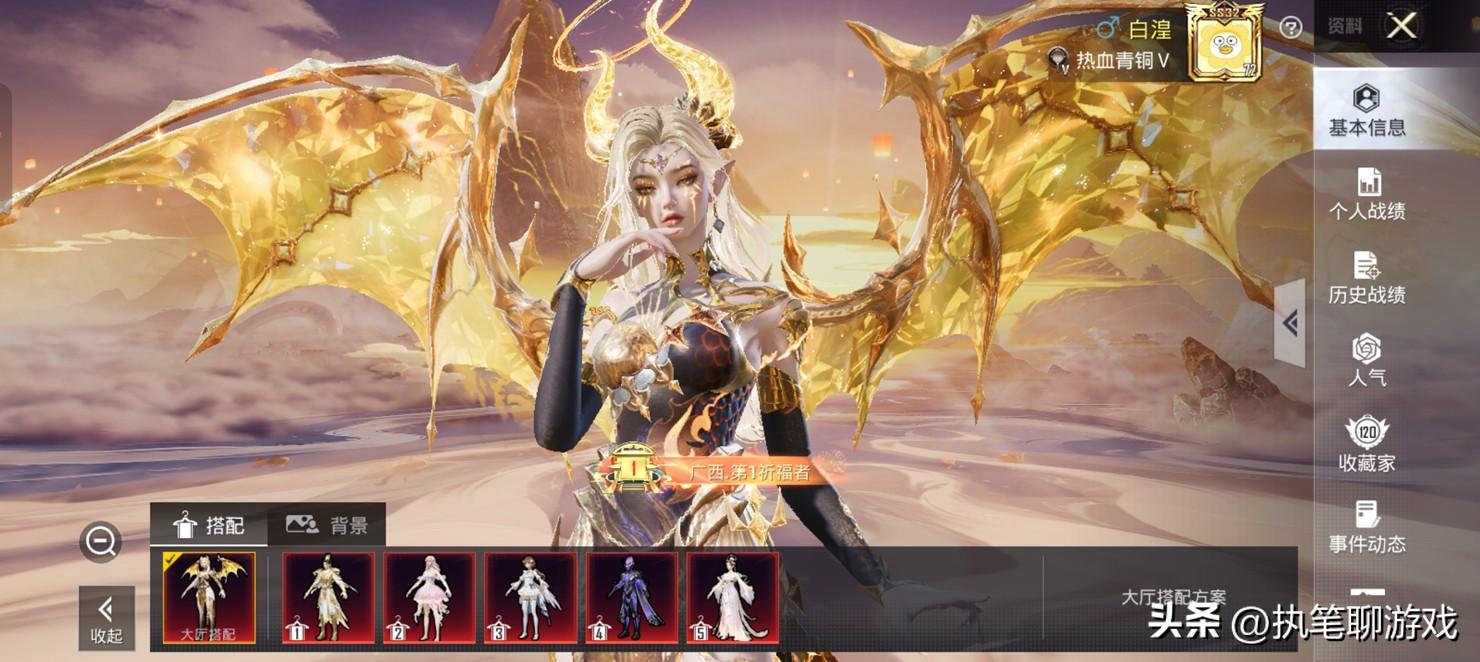Open the question mark help icon
Screen dimensions: 1480x662
(1291, 28)
